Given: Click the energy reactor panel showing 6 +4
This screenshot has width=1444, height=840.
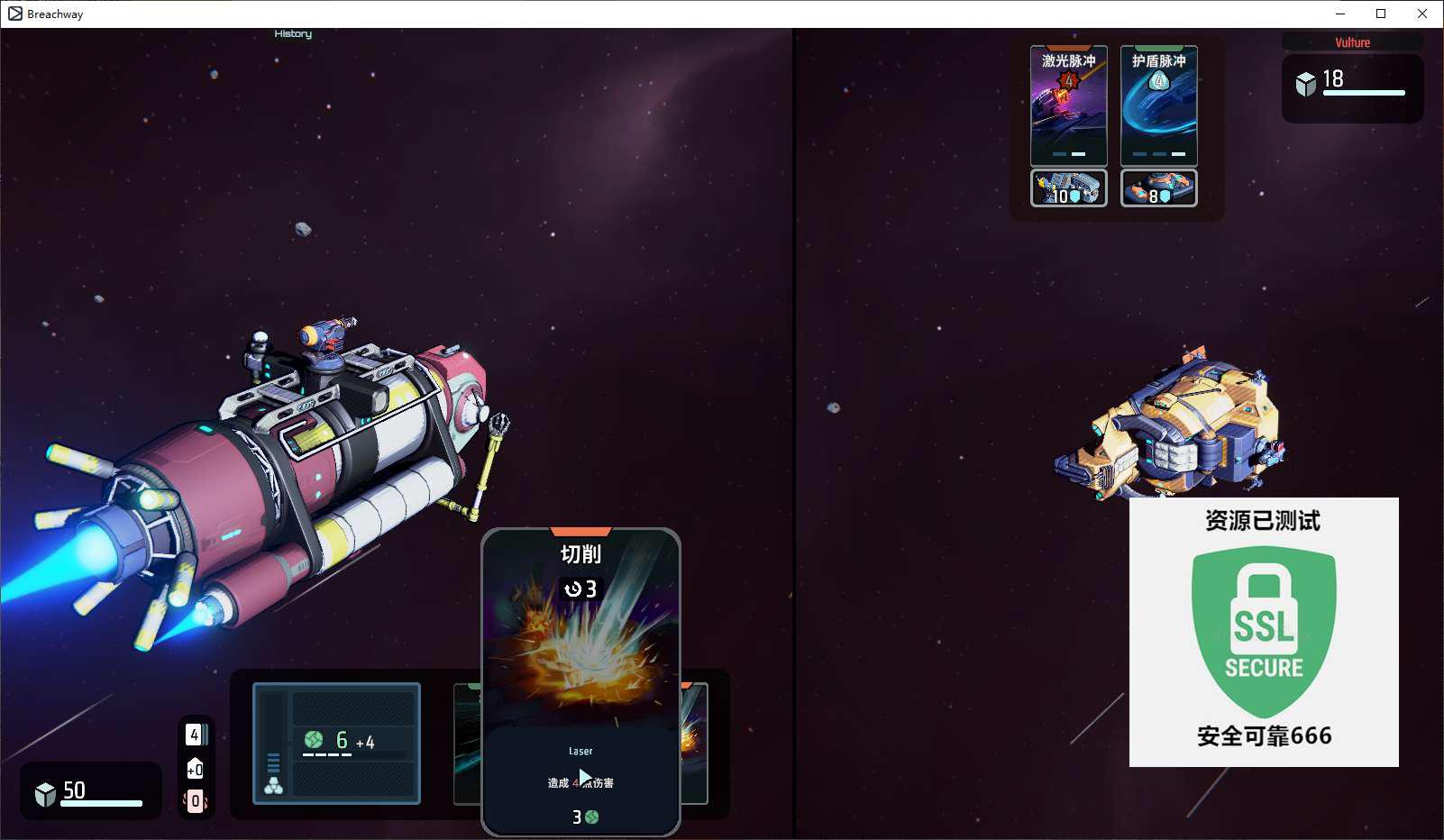Looking at the screenshot, I should [337, 743].
